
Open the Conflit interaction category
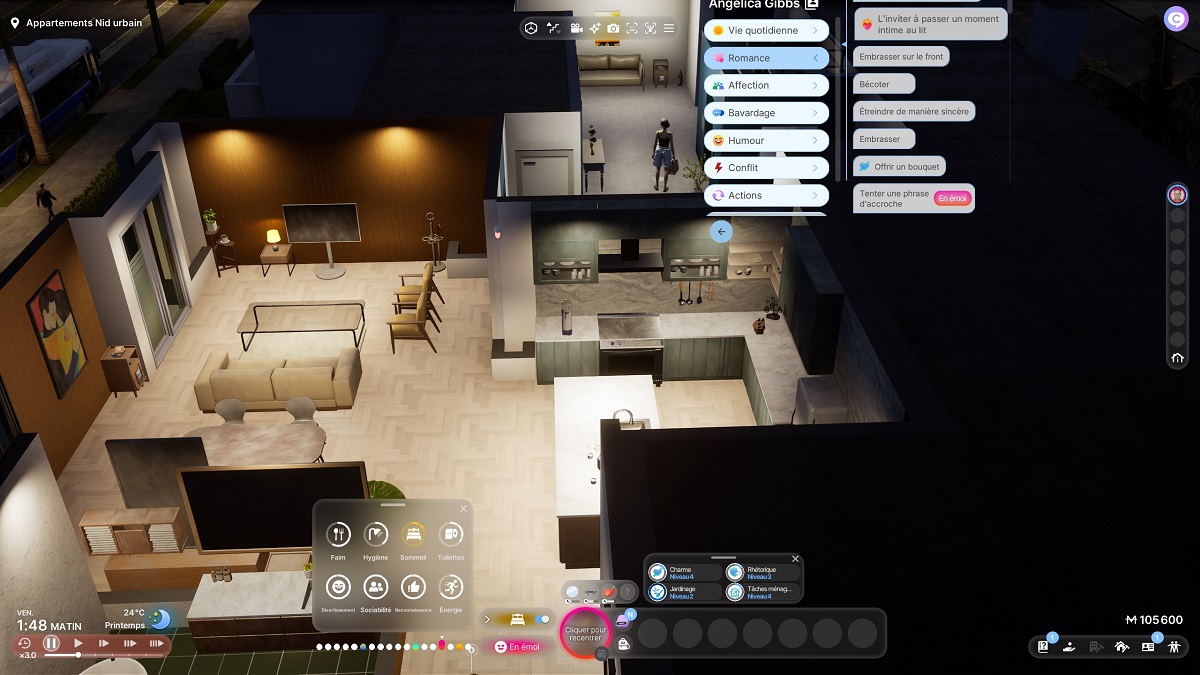coord(766,168)
